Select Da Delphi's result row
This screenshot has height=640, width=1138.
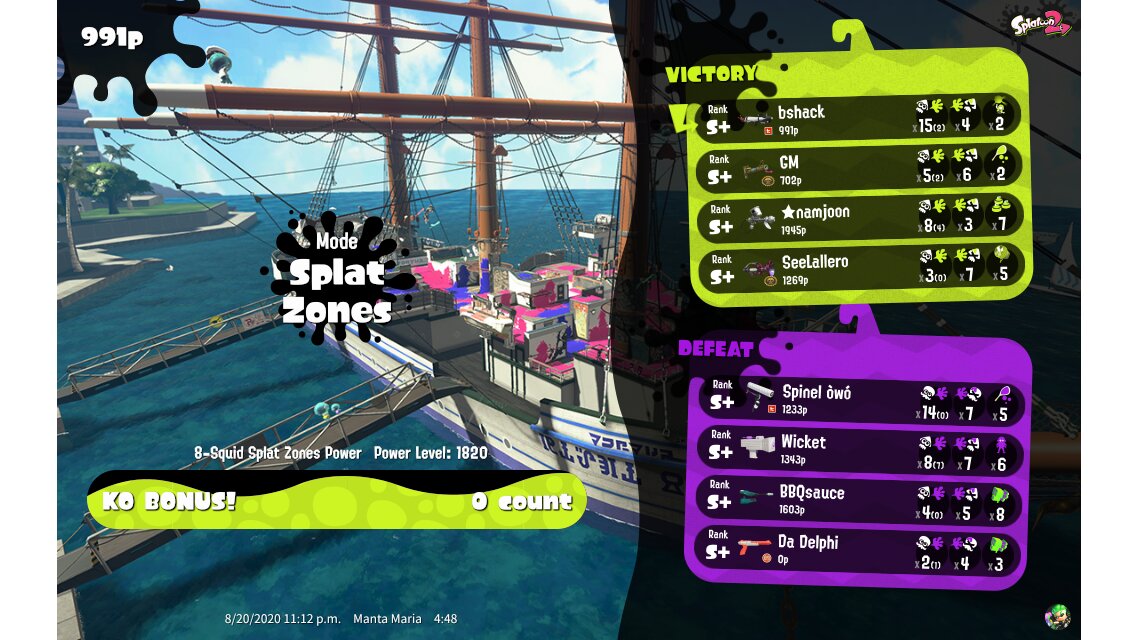[x=860, y=548]
